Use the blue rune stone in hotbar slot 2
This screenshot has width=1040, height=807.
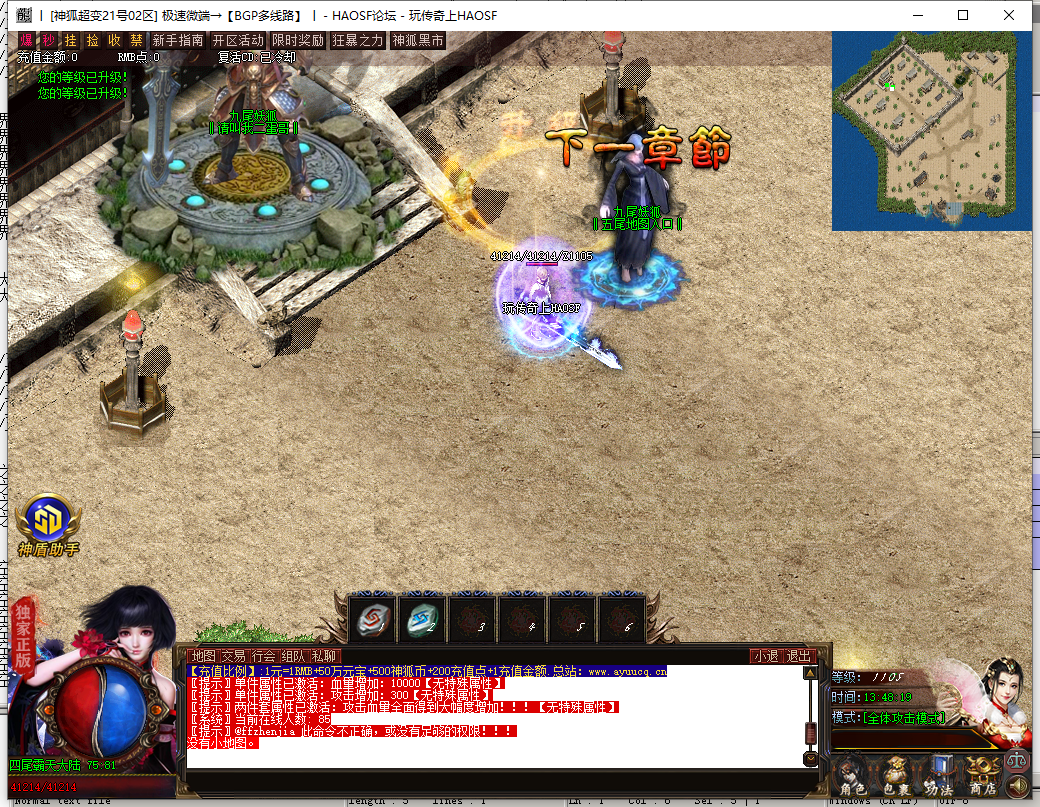(423, 620)
